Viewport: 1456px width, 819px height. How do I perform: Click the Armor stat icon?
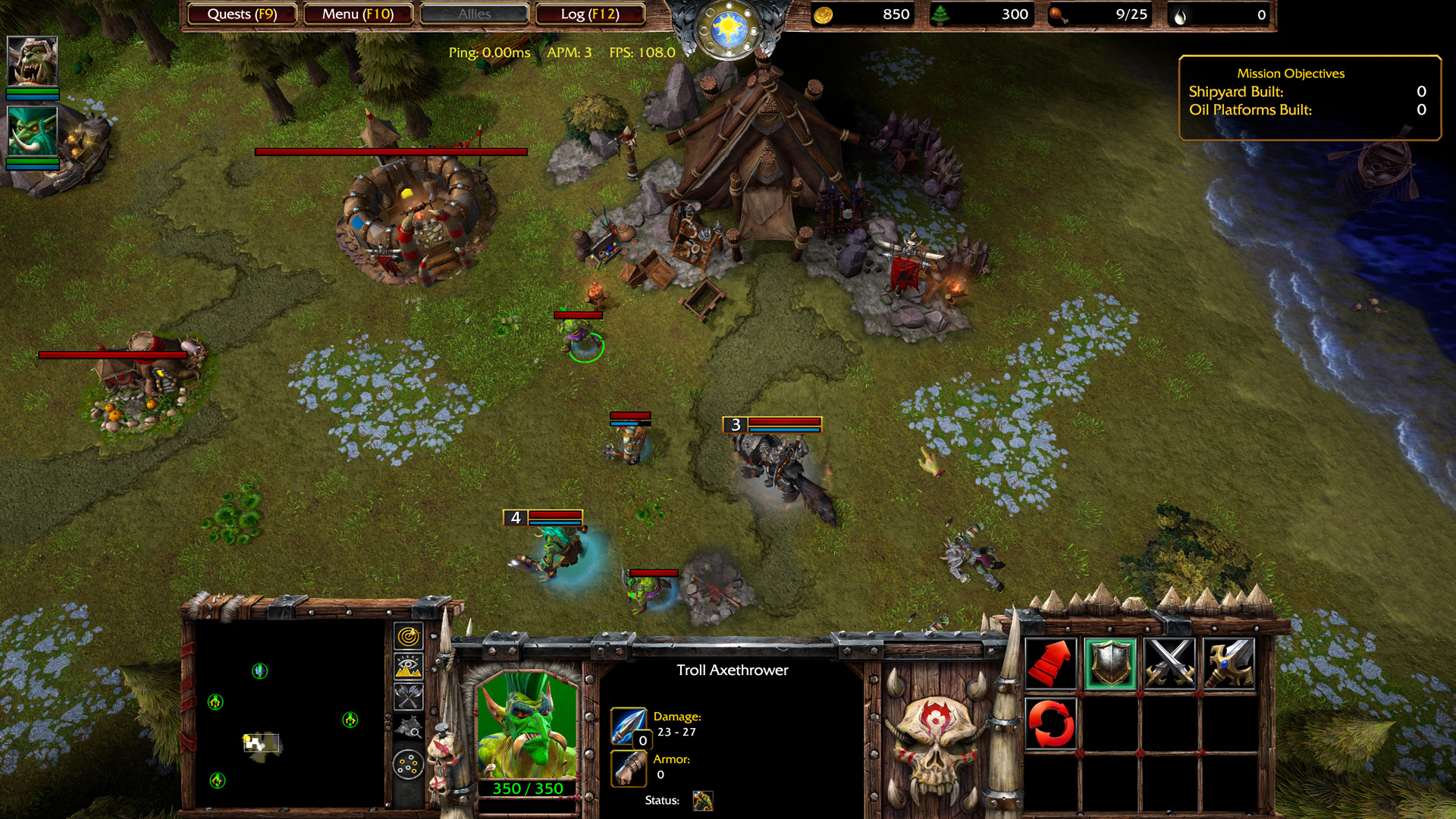pos(629,768)
